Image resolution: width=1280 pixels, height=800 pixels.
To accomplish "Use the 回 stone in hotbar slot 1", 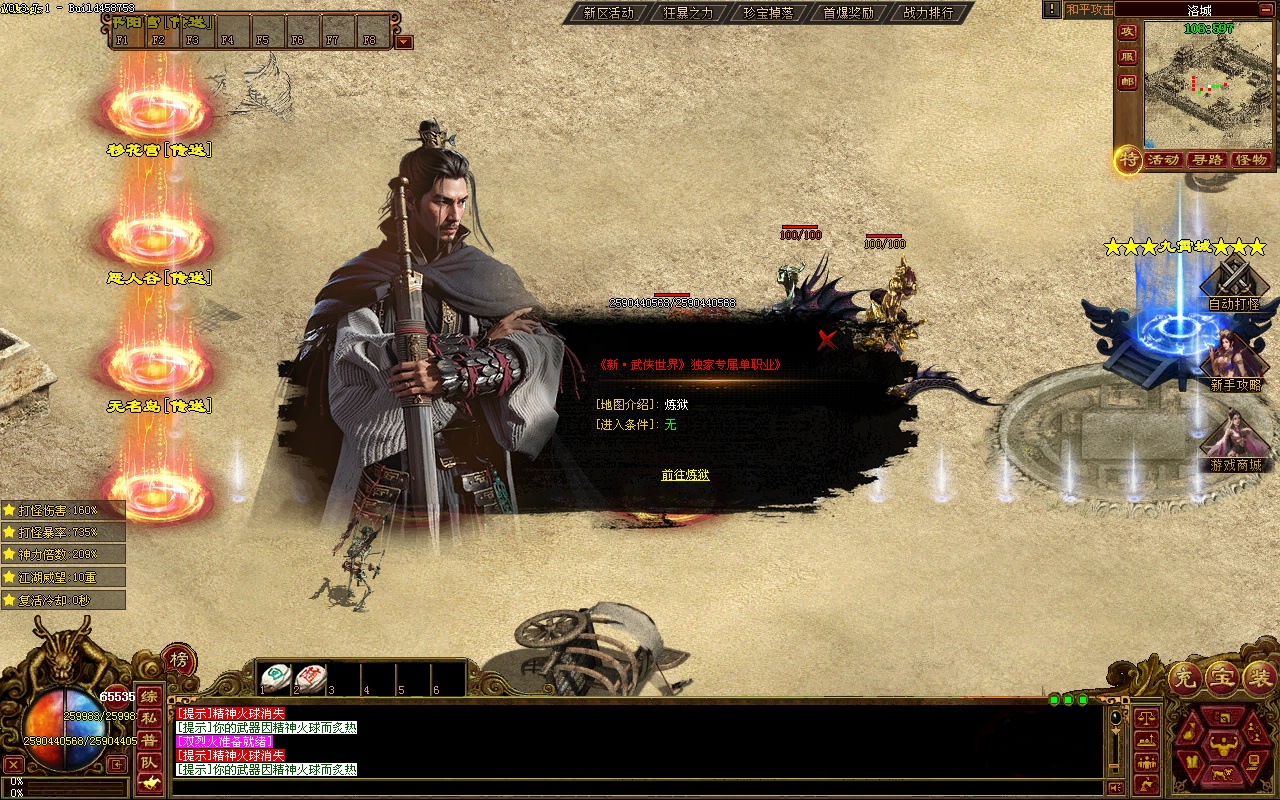I will (x=276, y=678).
